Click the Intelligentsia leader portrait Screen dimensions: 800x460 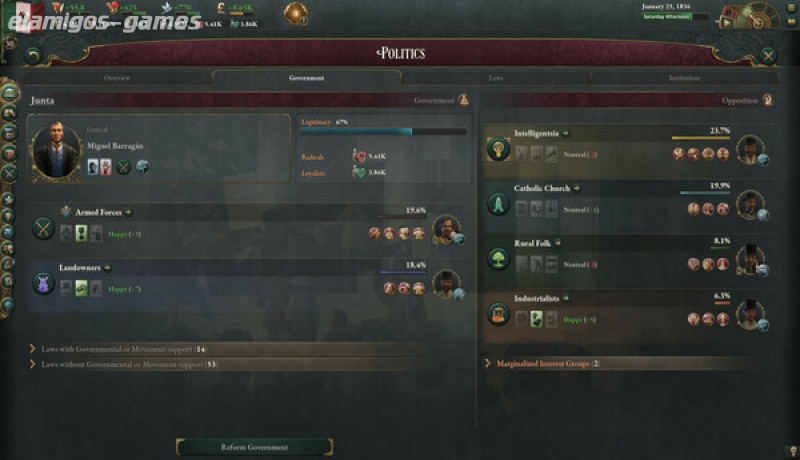pyautogui.click(x=749, y=150)
